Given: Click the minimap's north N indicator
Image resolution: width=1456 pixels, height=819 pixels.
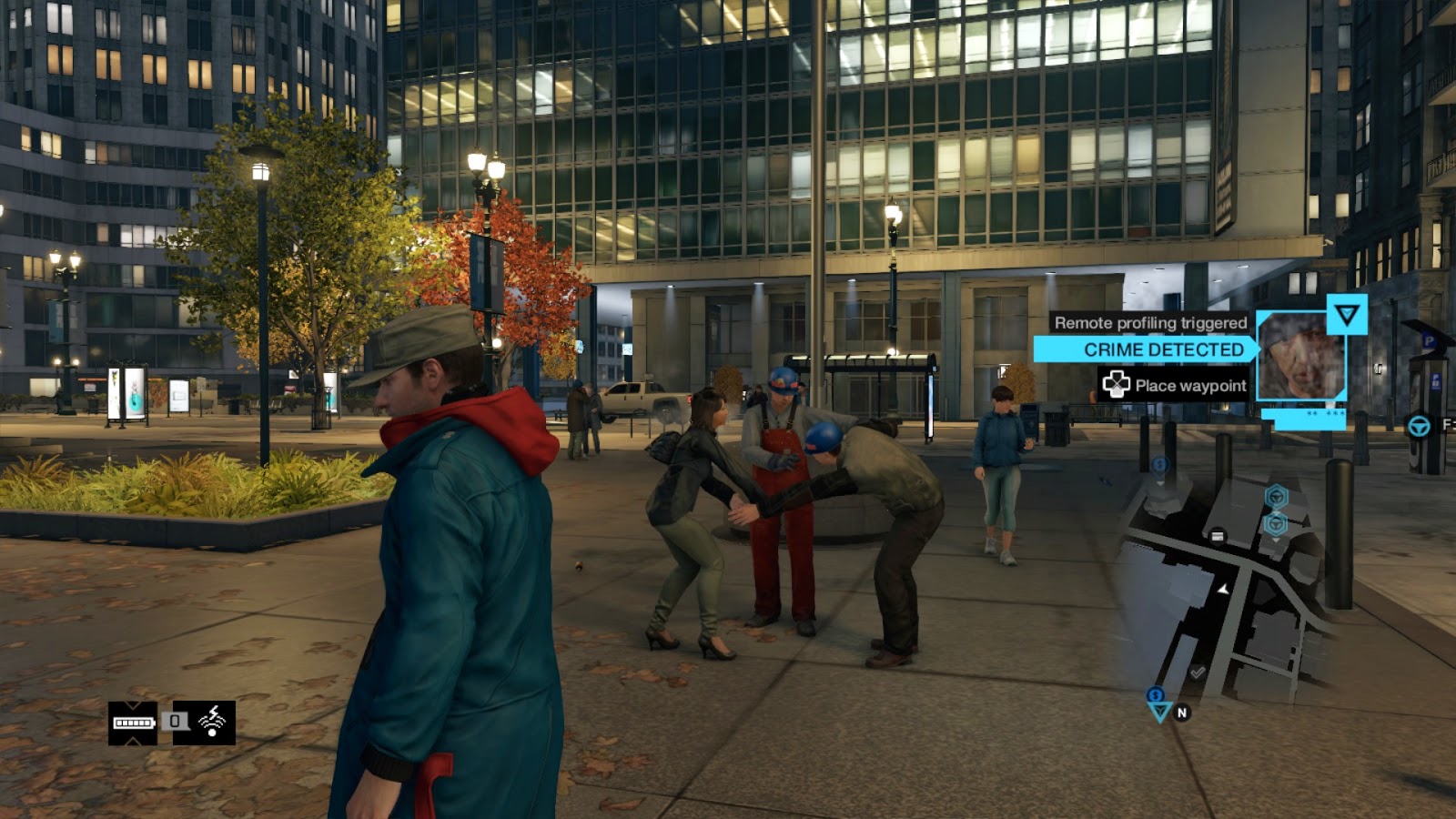Looking at the screenshot, I should tap(1182, 713).
